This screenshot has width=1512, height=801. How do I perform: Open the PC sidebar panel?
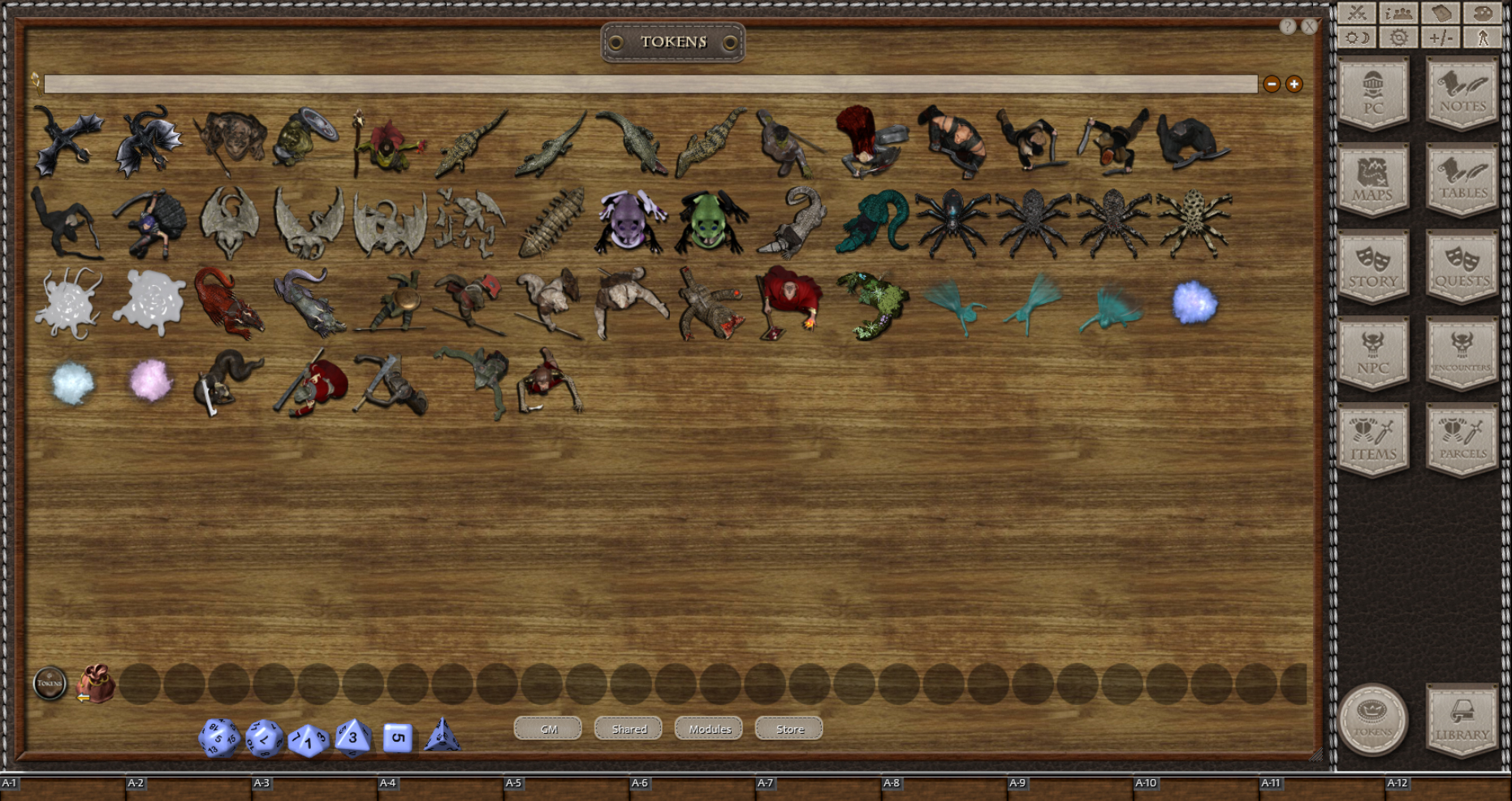(1374, 91)
